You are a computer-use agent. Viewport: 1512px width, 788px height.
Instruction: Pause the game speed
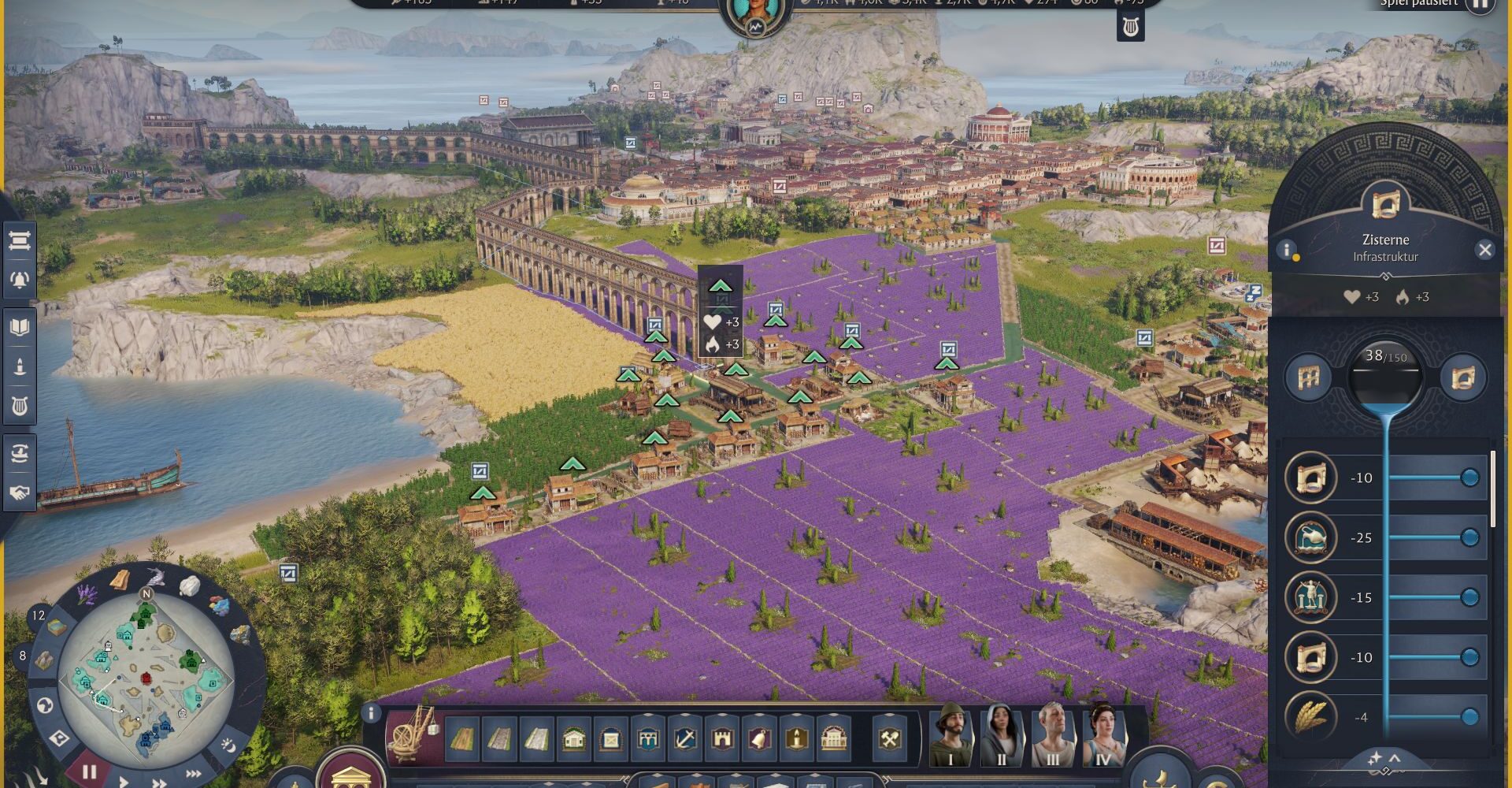[x=89, y=771]
